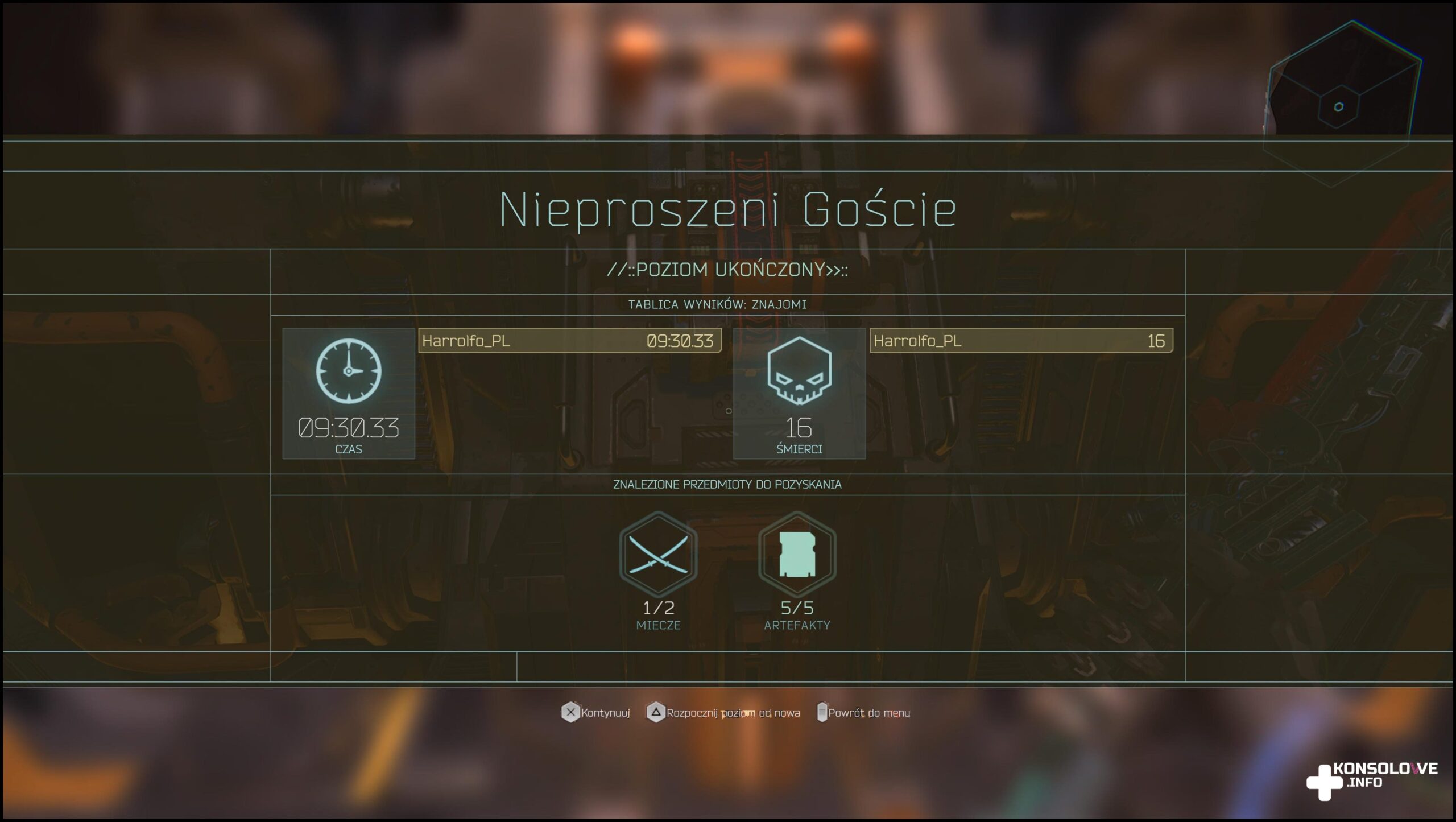
Task: Select Harrolfo_PL's 16 deaths leaderboard row
Action: point(1021,341)
